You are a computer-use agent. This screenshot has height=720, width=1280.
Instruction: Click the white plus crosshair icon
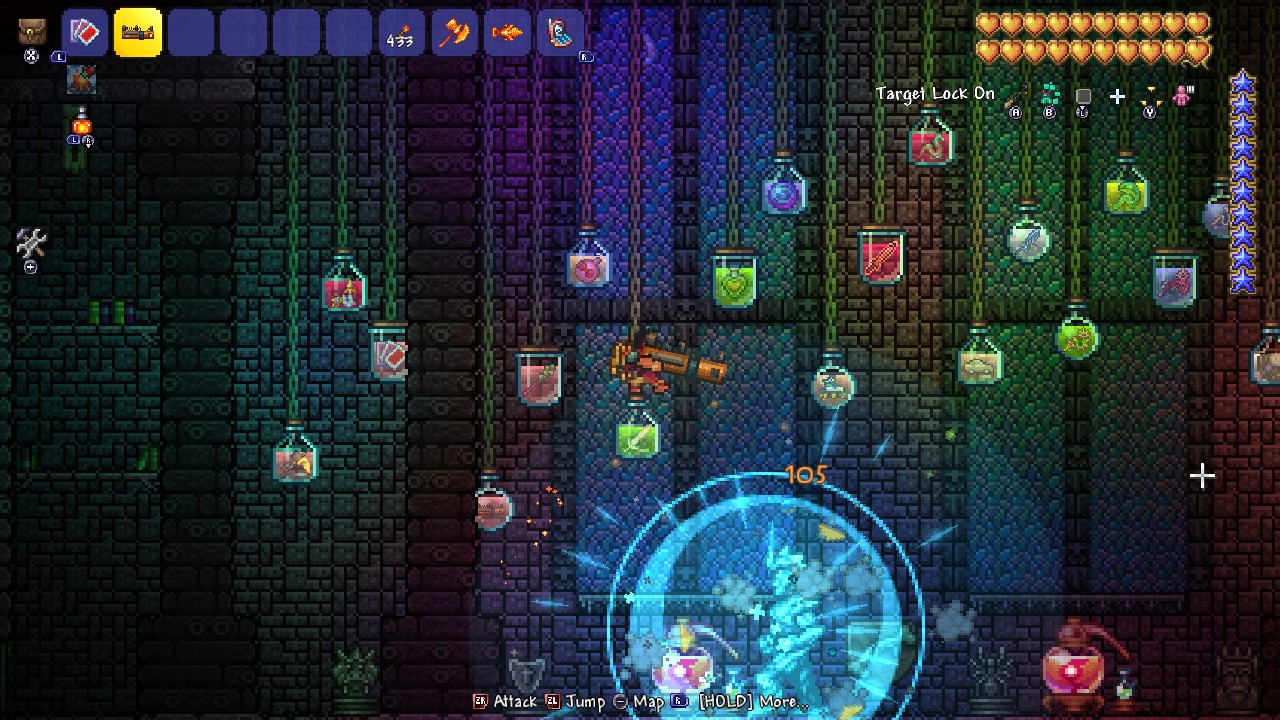1118,96
